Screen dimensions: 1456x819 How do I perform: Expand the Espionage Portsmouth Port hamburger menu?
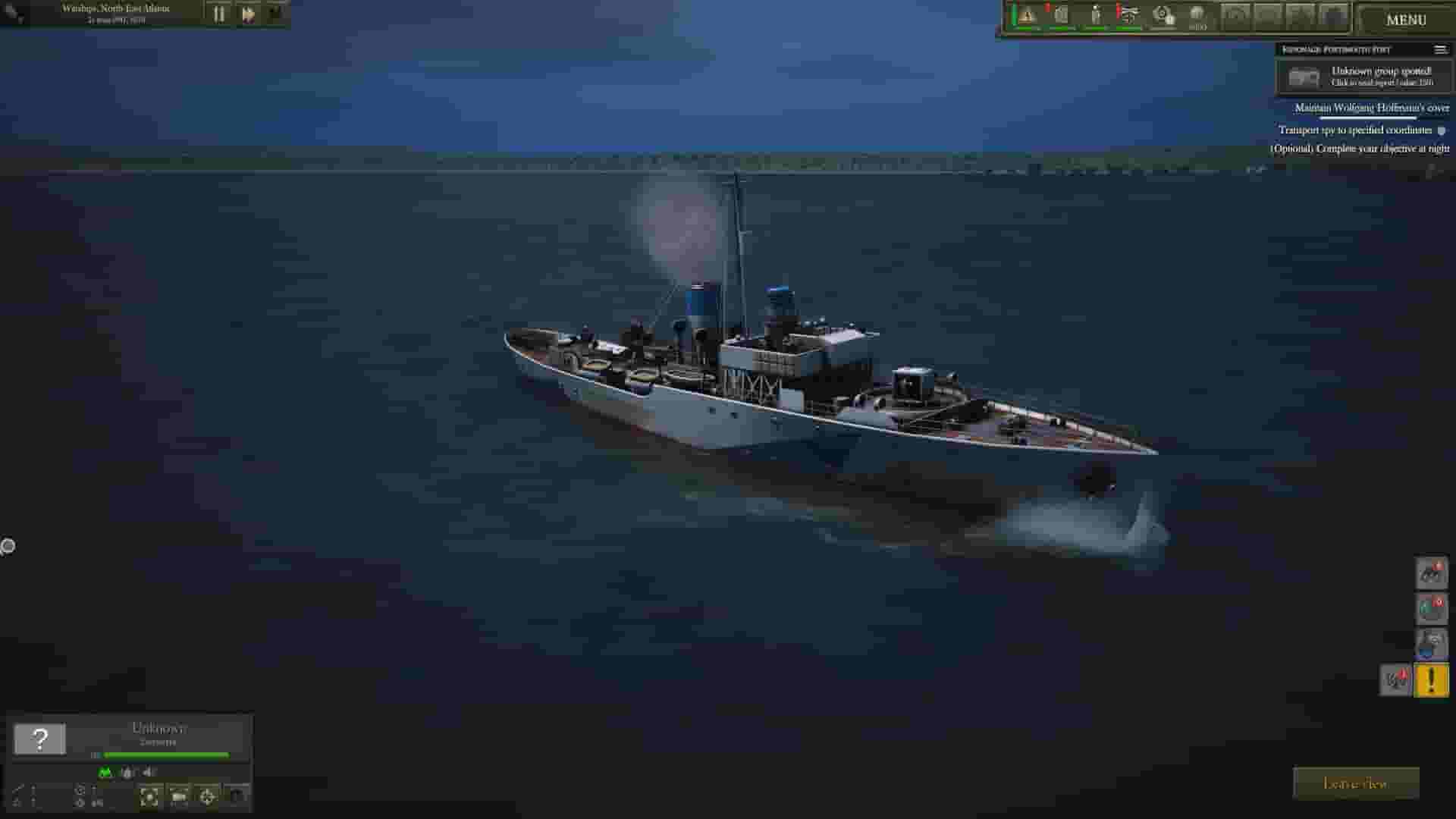coord(1441,49)
